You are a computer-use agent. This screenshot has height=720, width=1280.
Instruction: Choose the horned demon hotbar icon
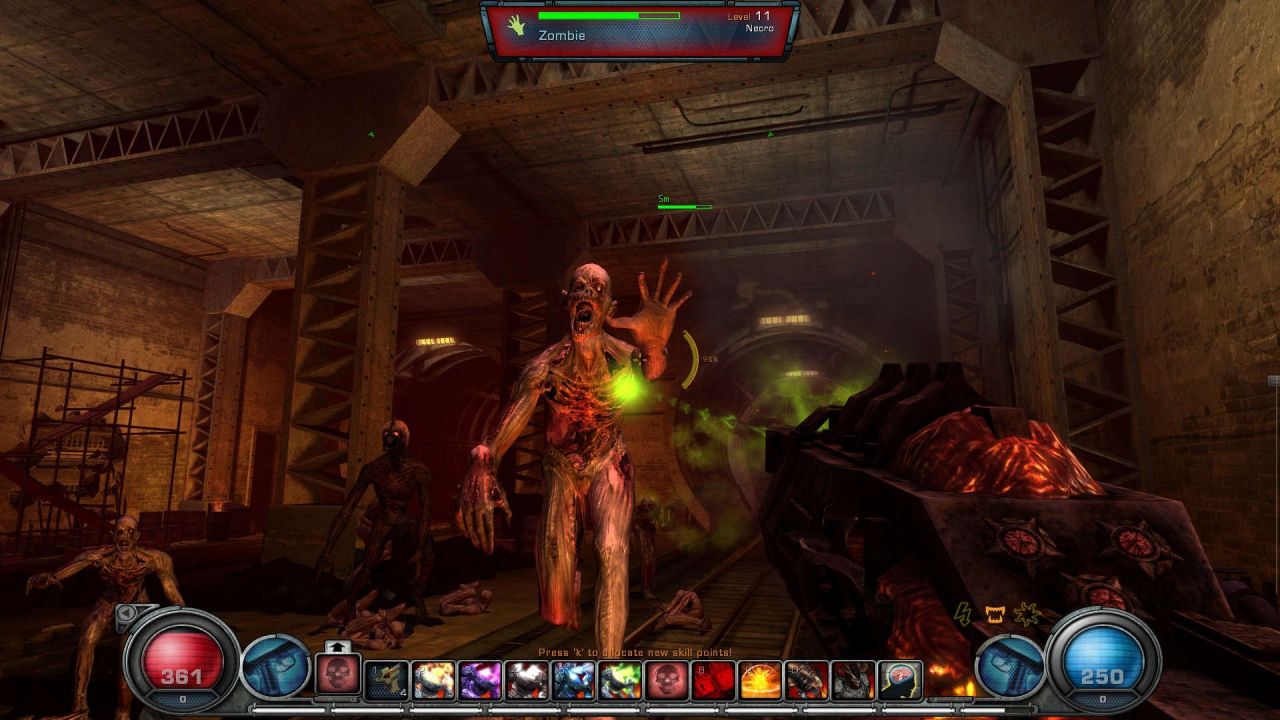click(x=853, y=680)
